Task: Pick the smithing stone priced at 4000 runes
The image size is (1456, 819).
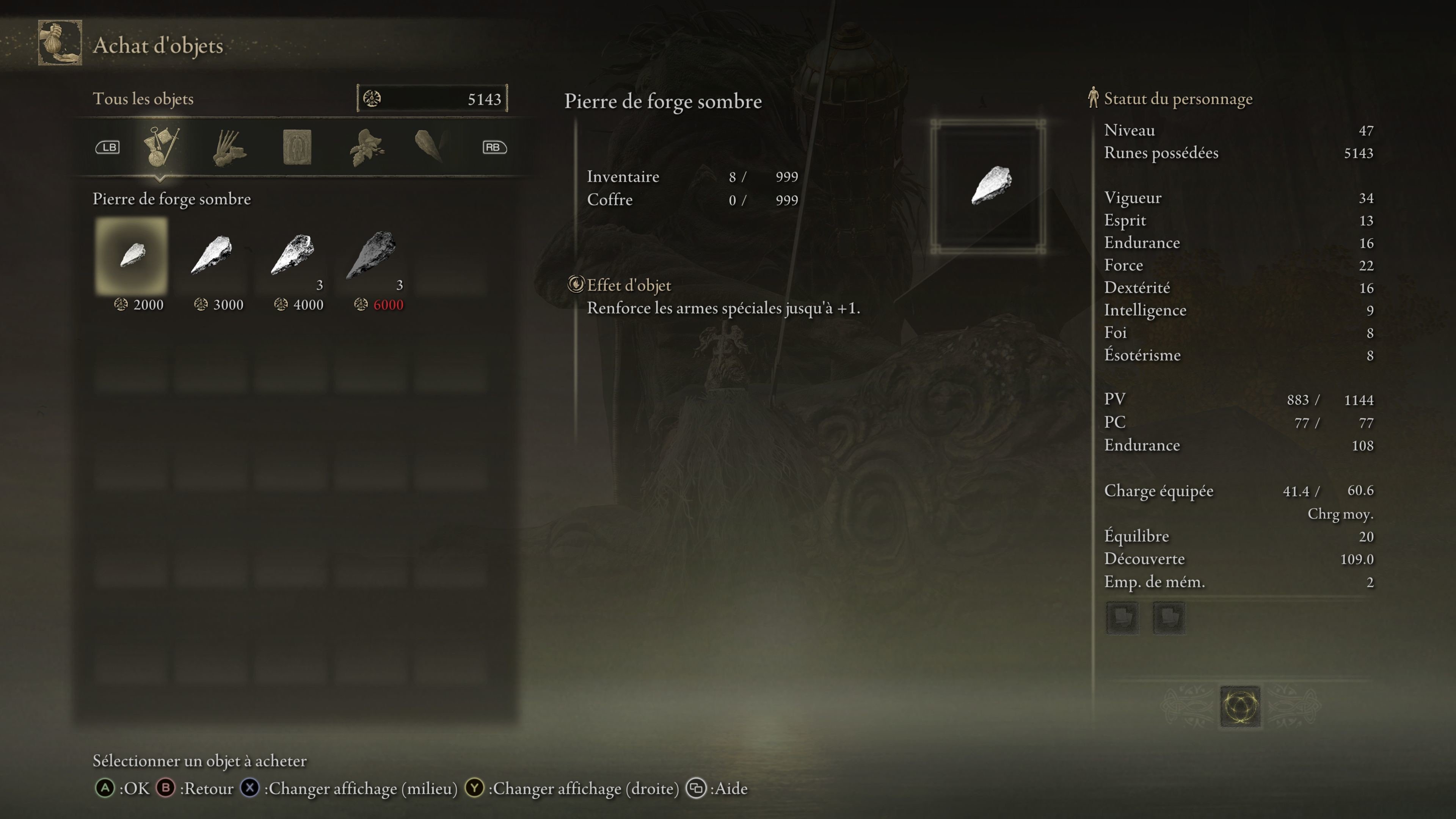Action: pos(292,256)
